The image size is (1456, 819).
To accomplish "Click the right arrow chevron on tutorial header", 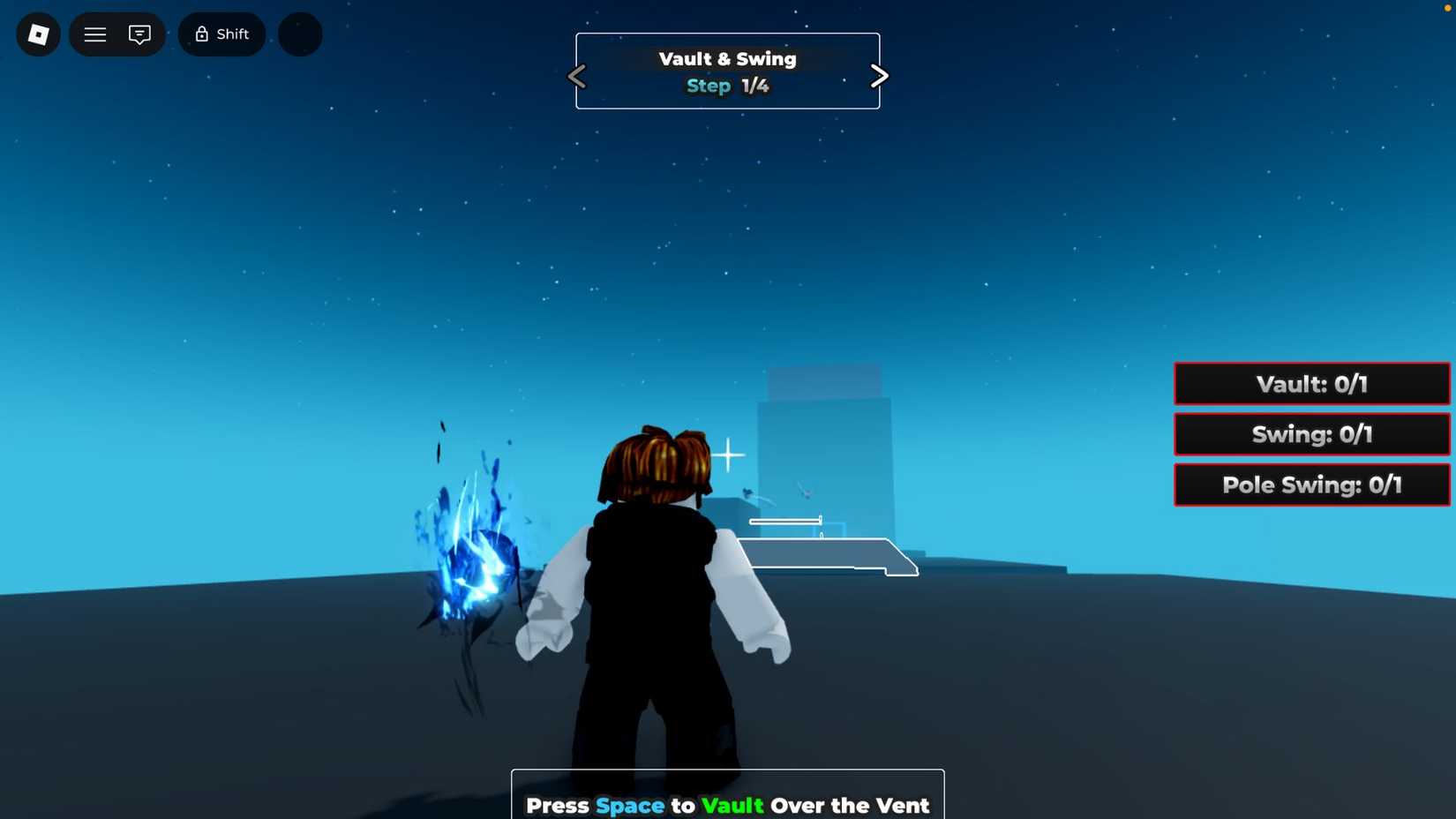I will (879, 76).
